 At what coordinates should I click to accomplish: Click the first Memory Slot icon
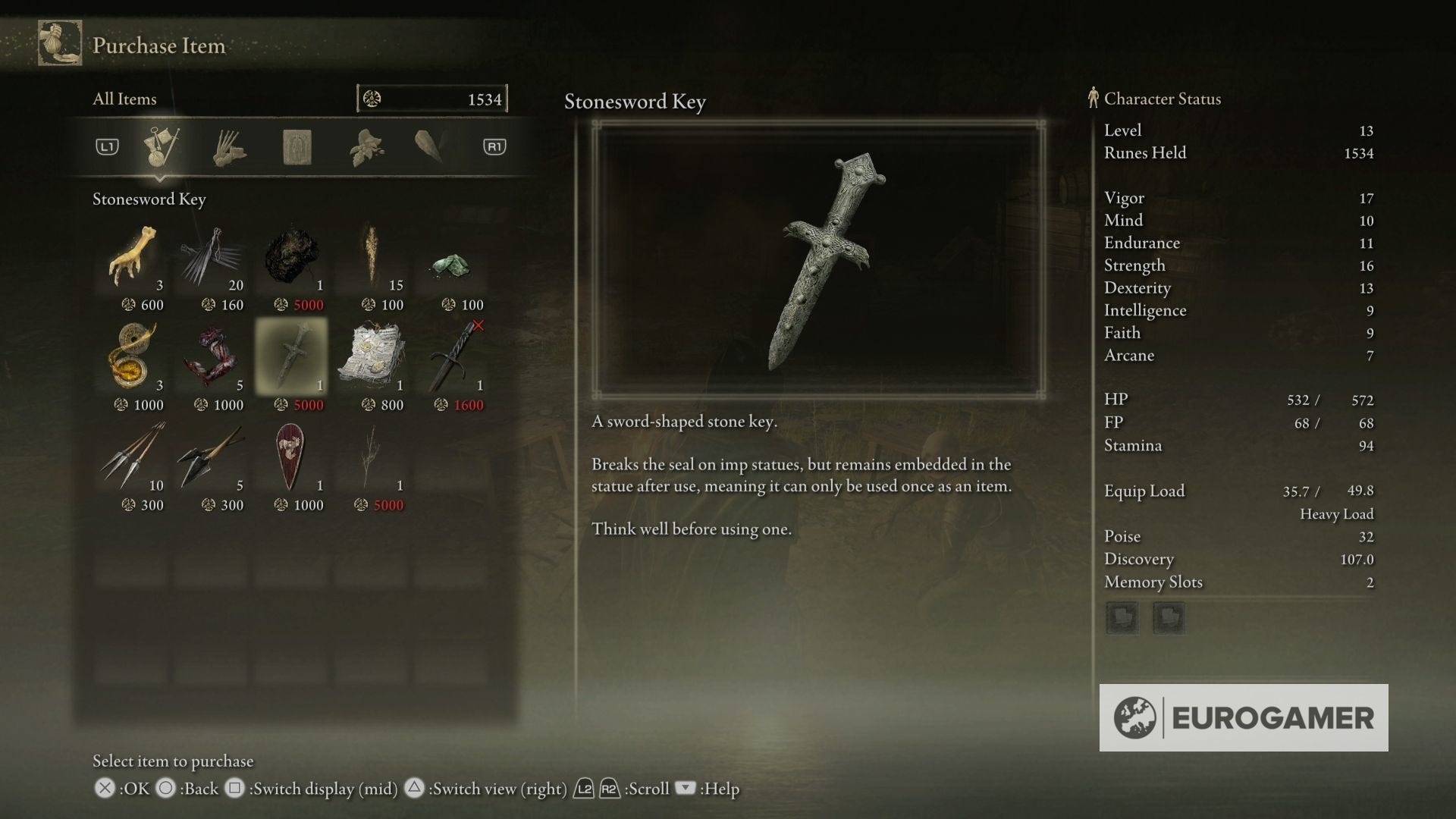[x=1122, y=618]
